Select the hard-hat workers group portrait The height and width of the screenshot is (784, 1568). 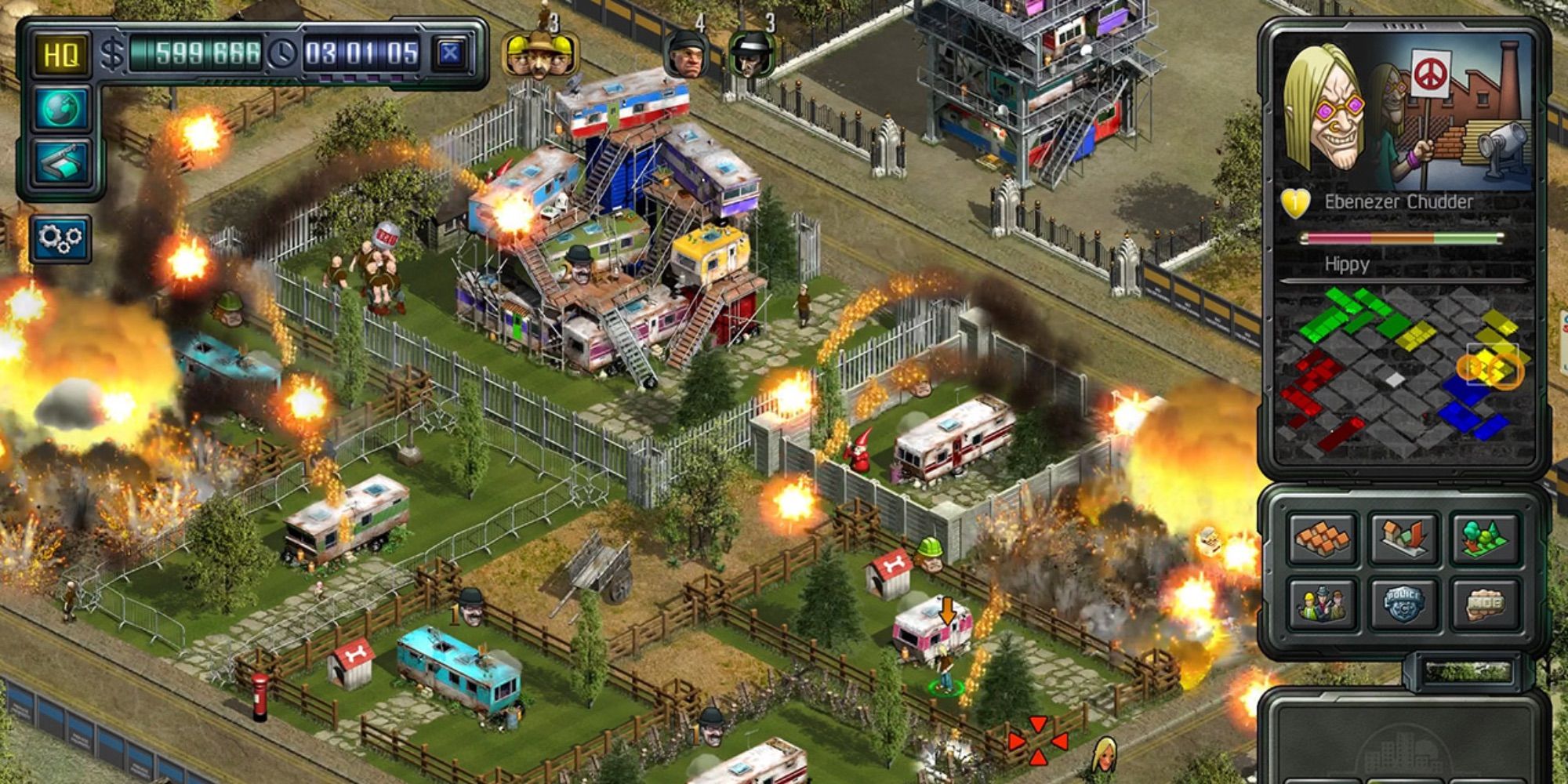coord(539,53)
